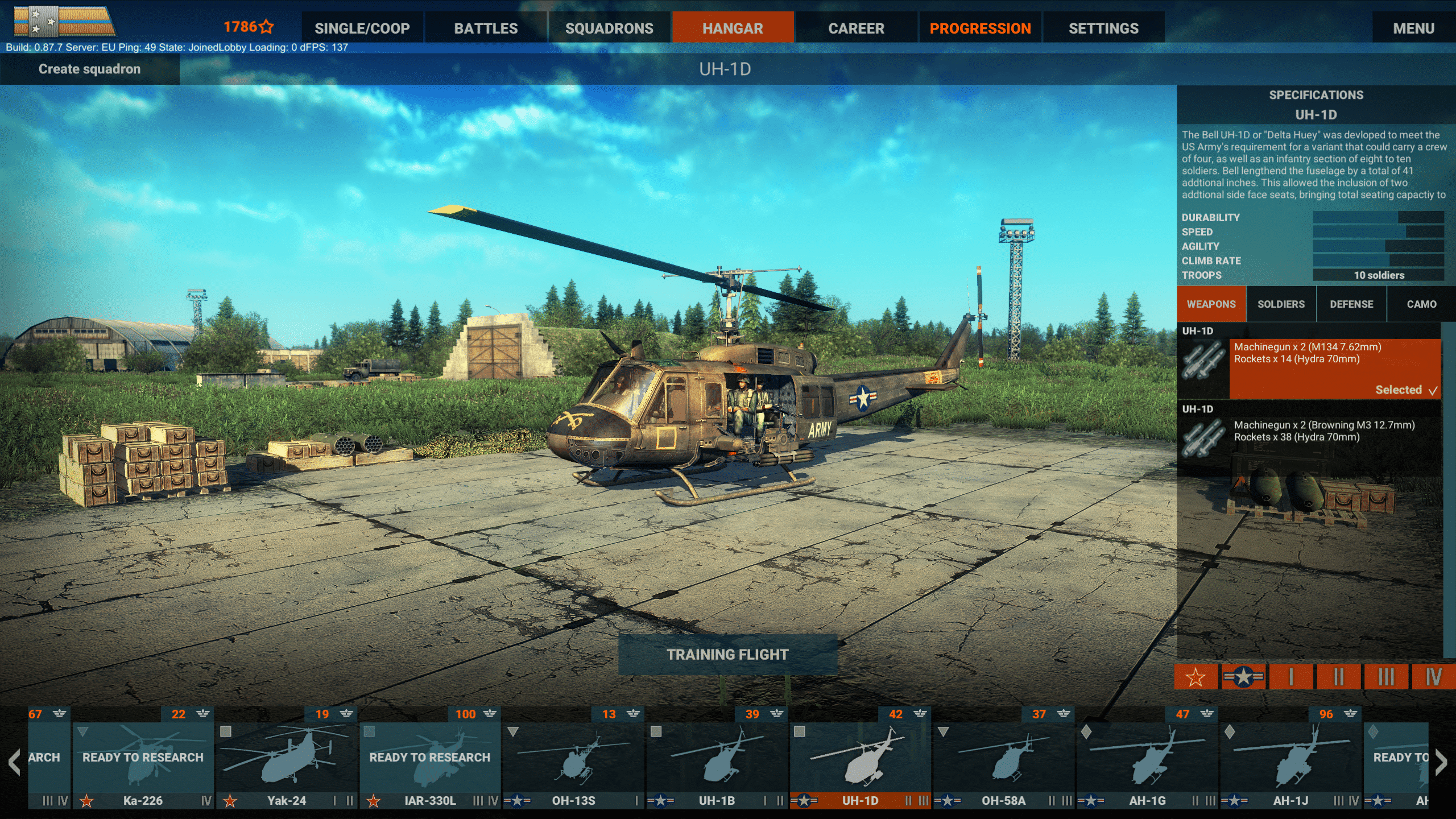Open the Single/Coop menu

[362, 28]
